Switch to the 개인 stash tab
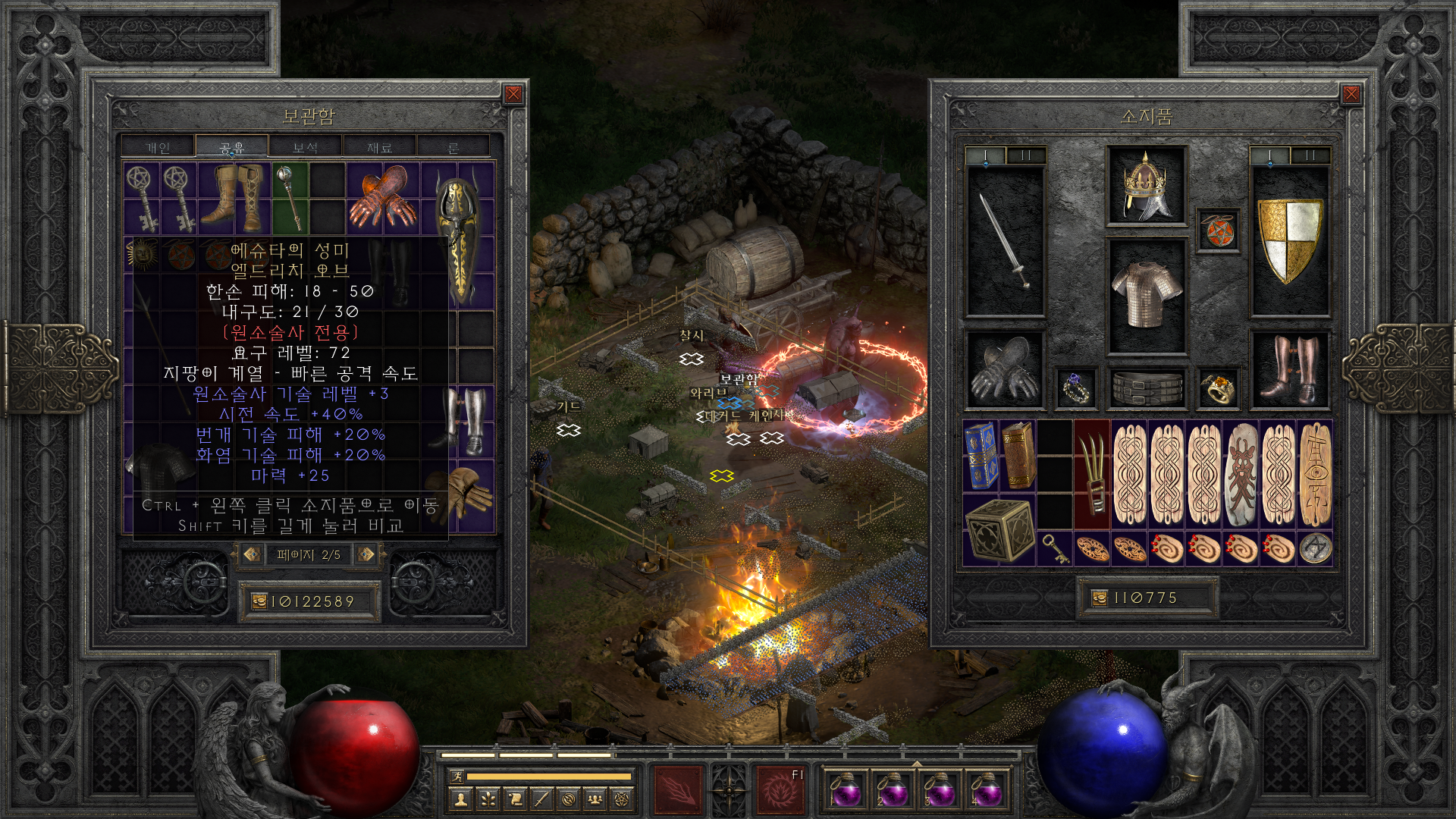Viewport: 1456px width, 819px height. click(x=158, y=147)
